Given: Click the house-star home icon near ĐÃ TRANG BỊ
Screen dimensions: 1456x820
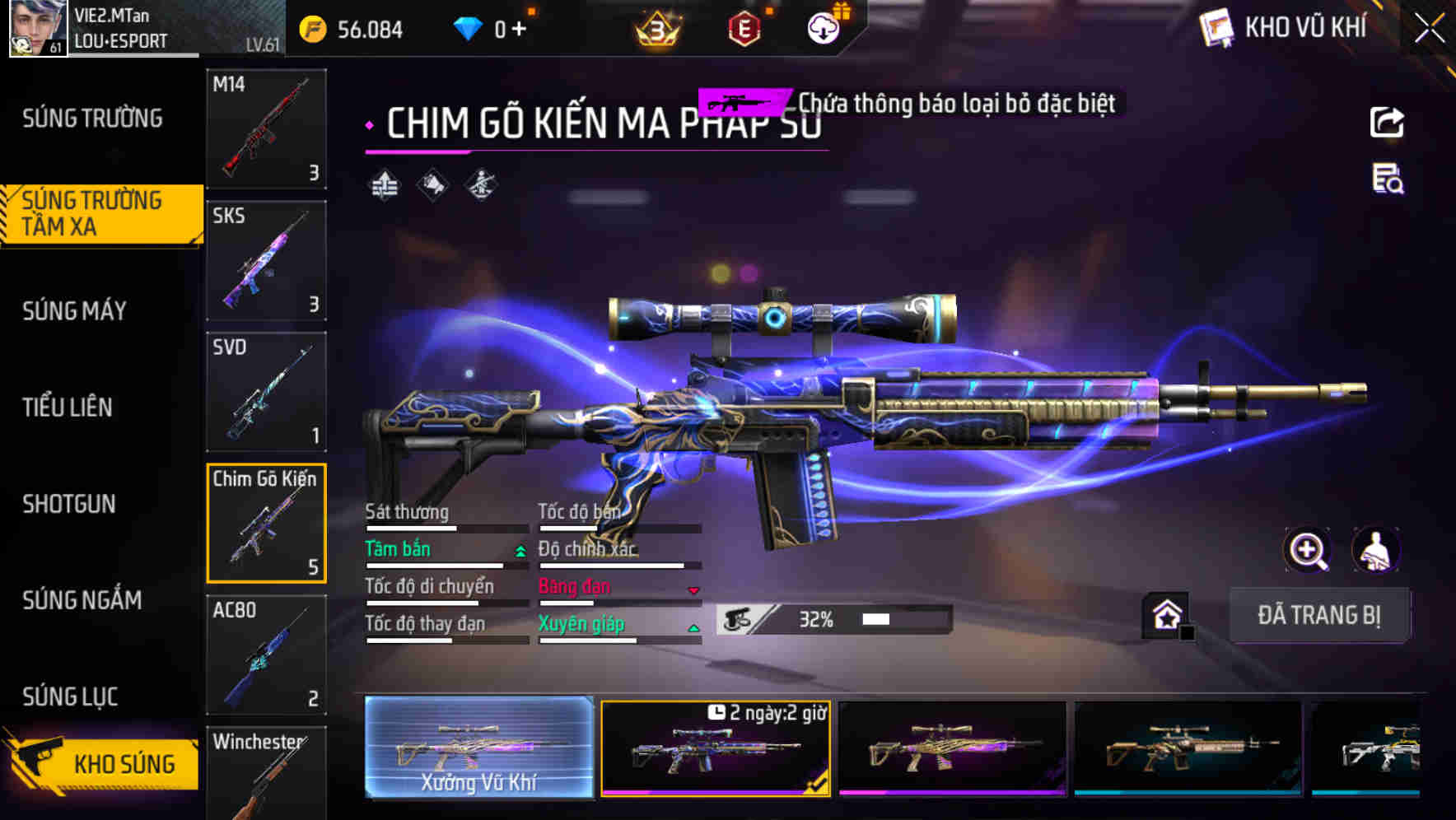Looking at the screenshot, I should (1167, 614).
